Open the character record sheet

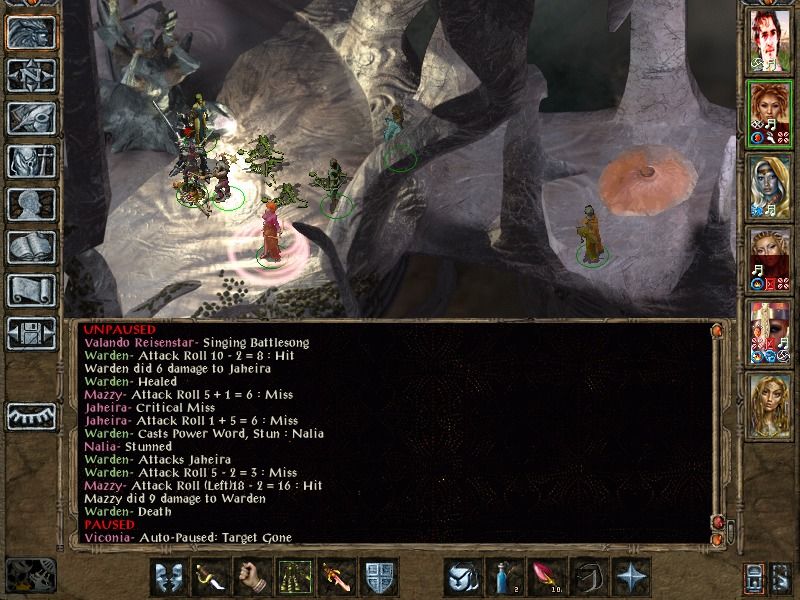pos(31,204)
